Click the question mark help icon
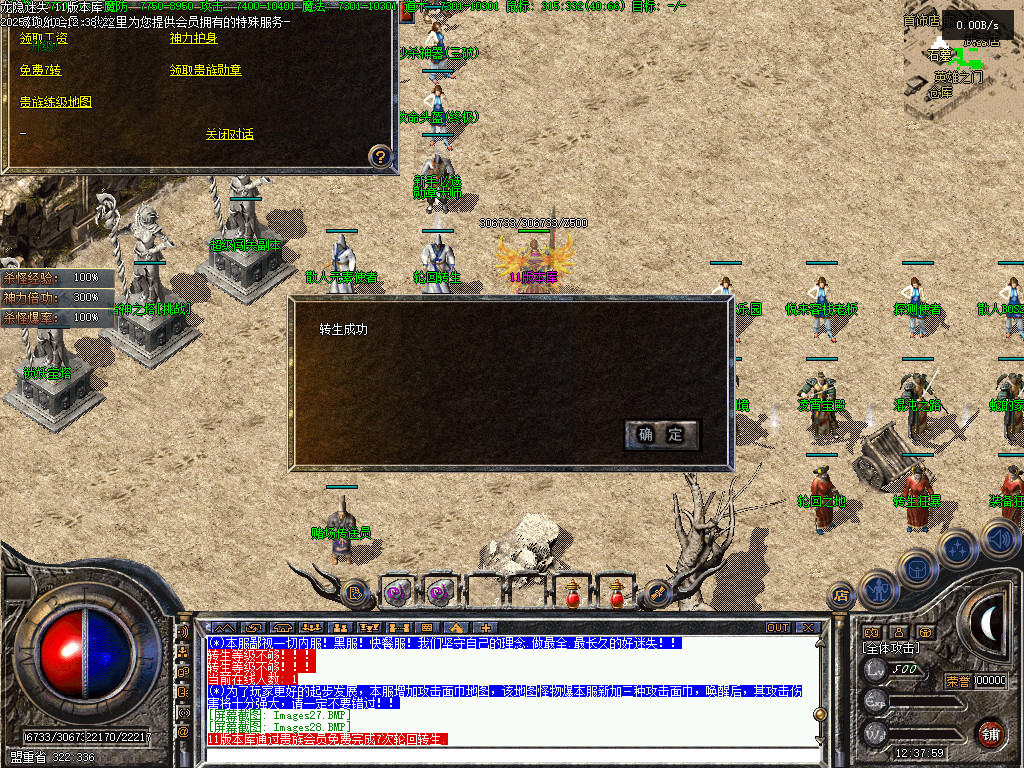 [x=380, y=156]
